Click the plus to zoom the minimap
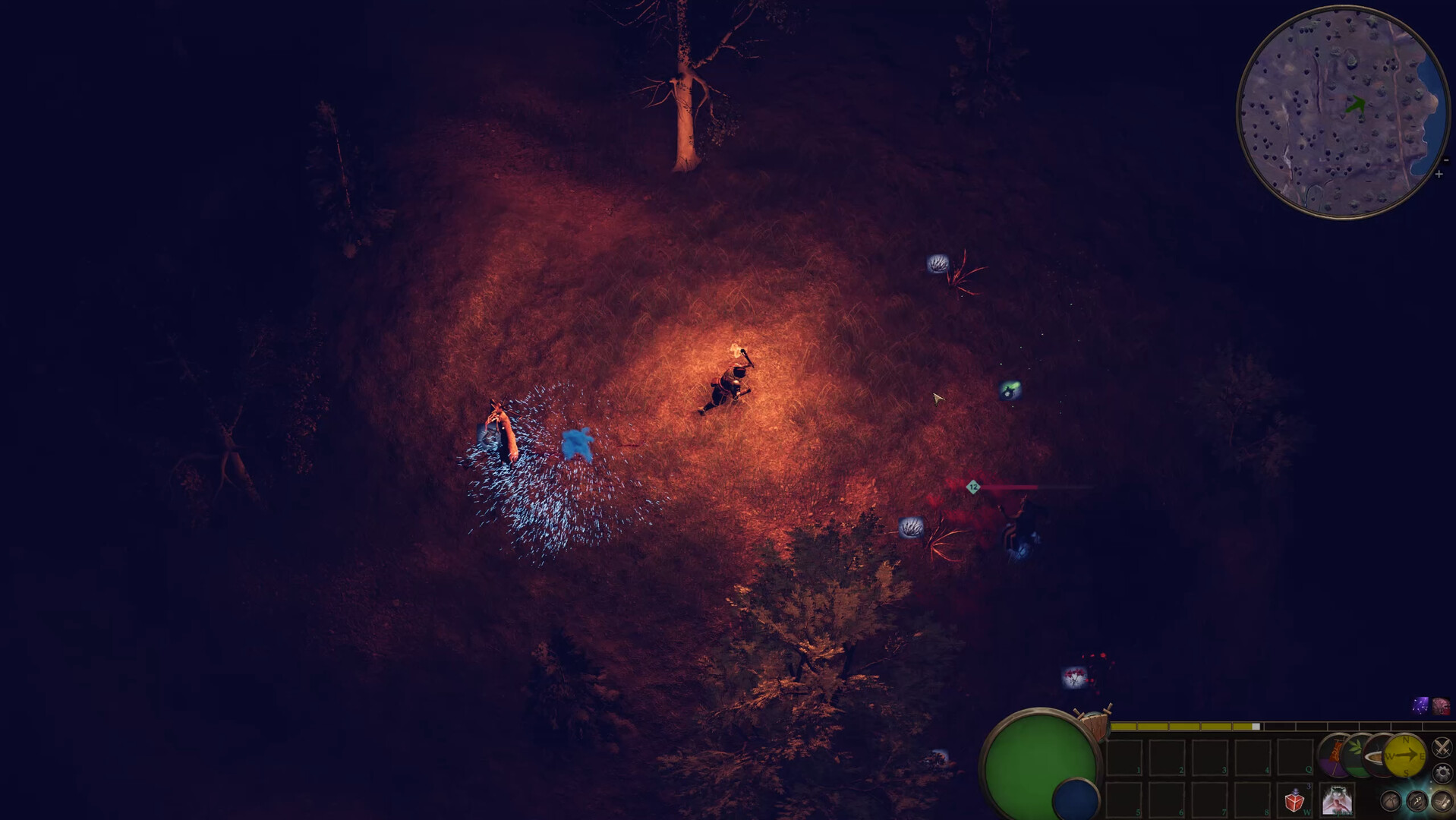This screenshot has width=1456, height=820. coord(1439,175)
